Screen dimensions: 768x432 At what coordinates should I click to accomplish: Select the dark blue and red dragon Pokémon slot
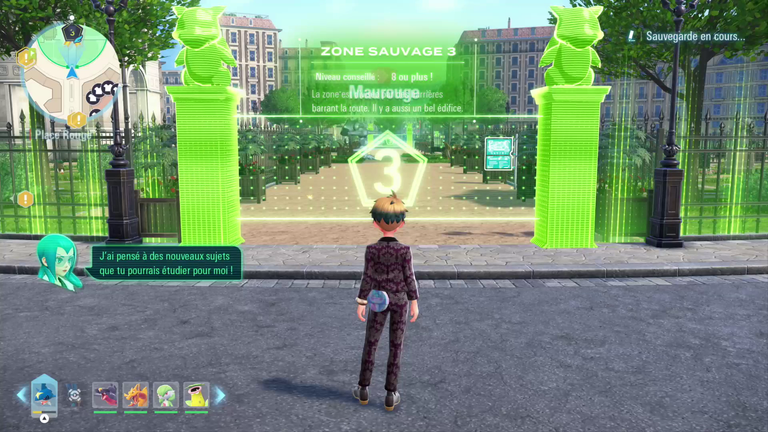coord(105,395)
